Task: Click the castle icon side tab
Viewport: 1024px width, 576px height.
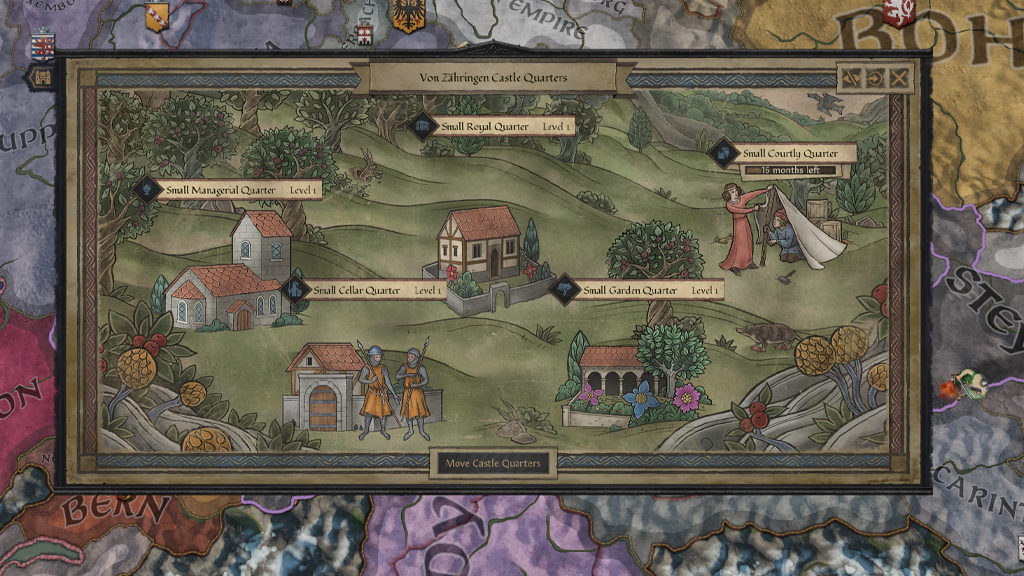Action: (x=43, y=77)
